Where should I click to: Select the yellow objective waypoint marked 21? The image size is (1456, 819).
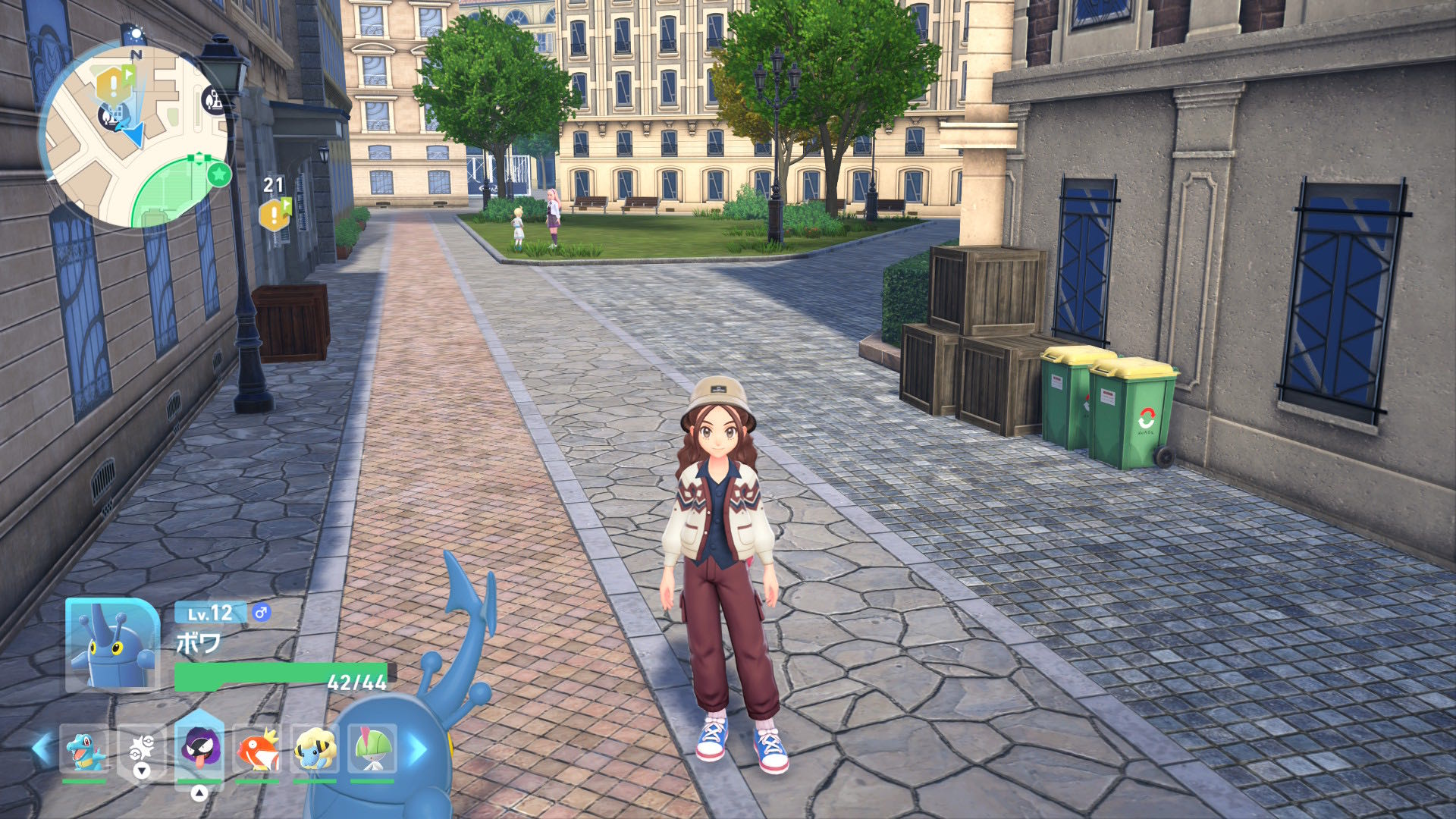[275, 215]
